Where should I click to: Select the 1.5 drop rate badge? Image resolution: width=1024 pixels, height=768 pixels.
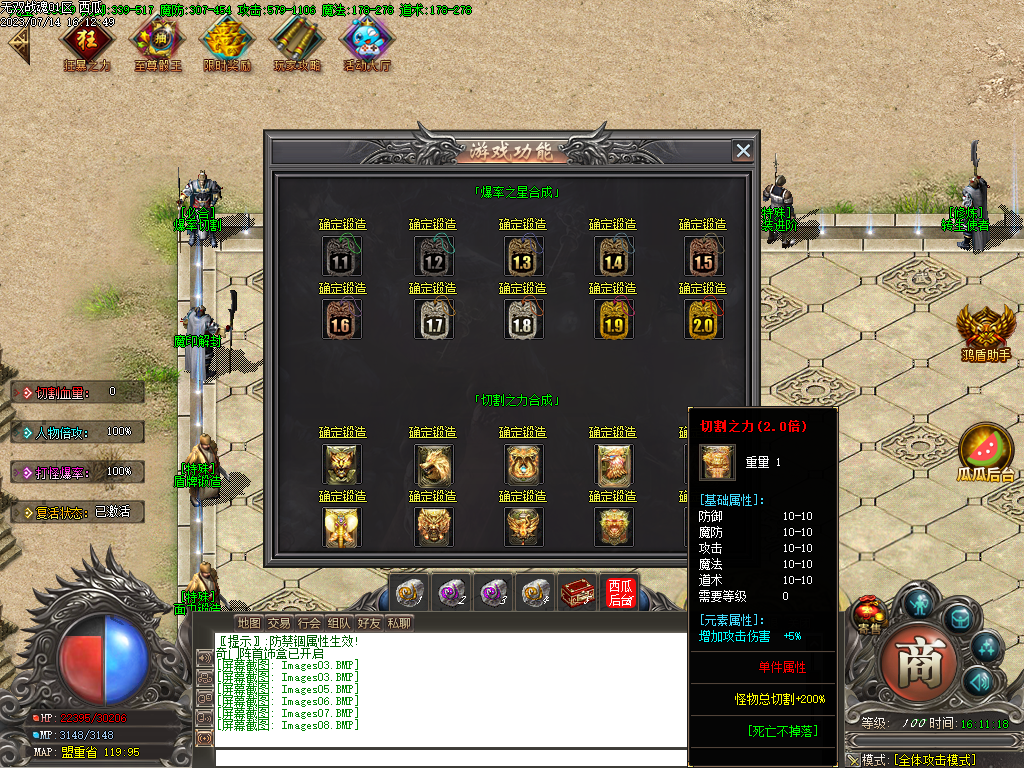(702, 256)
